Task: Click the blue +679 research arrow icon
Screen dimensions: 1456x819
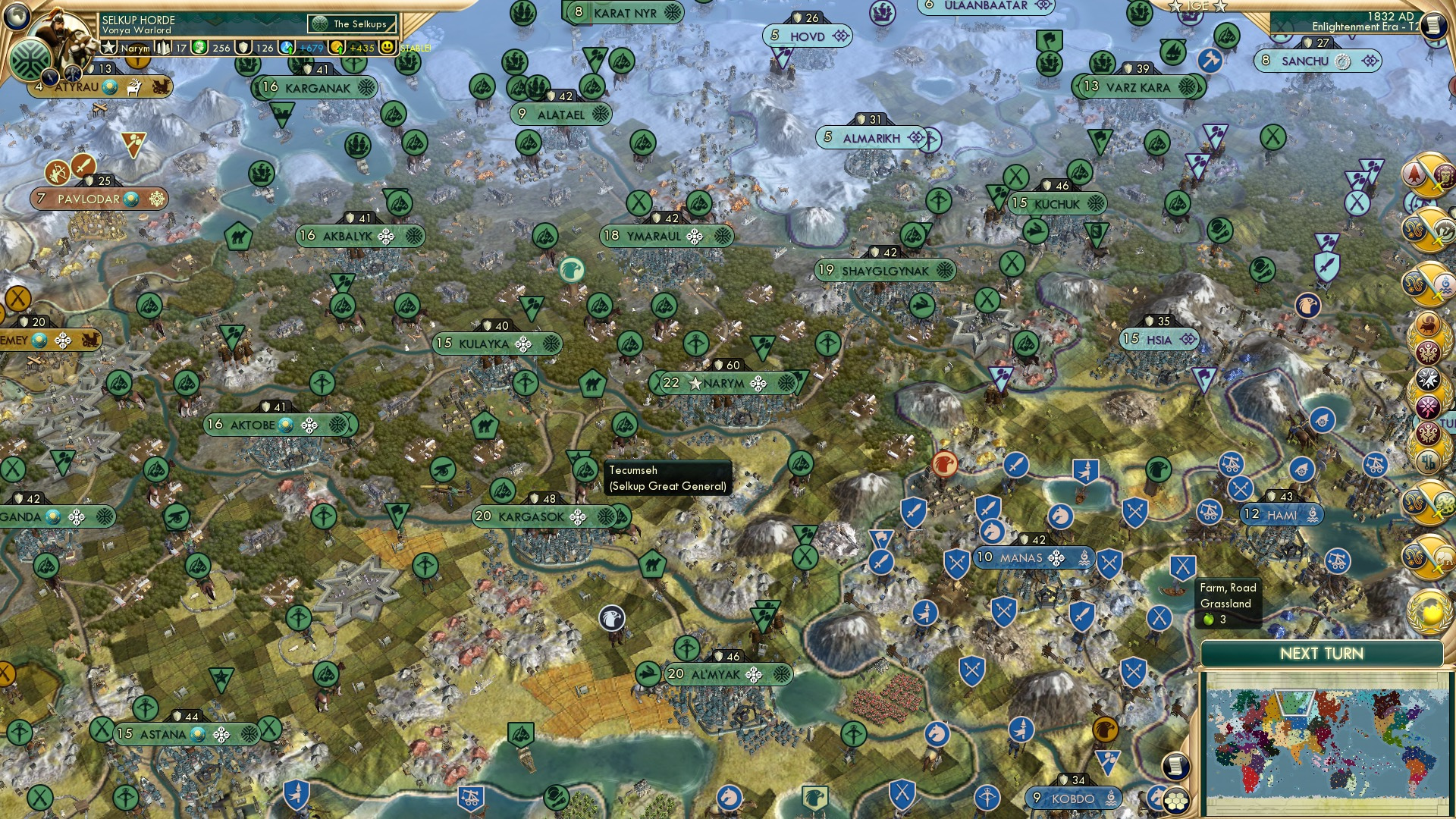Action: 287,47
